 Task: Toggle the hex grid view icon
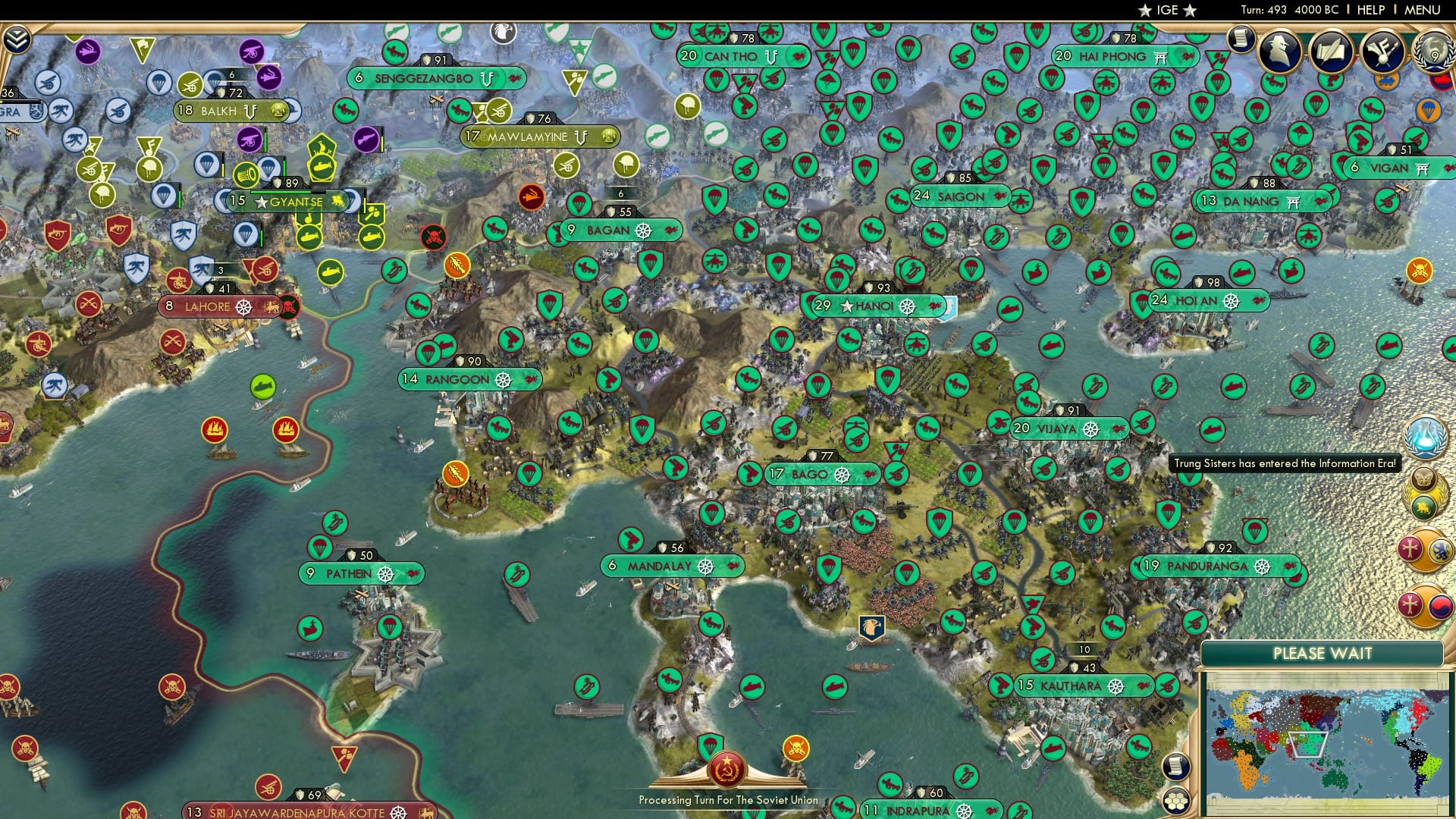pyautogui.click(x=1176, y=800)
